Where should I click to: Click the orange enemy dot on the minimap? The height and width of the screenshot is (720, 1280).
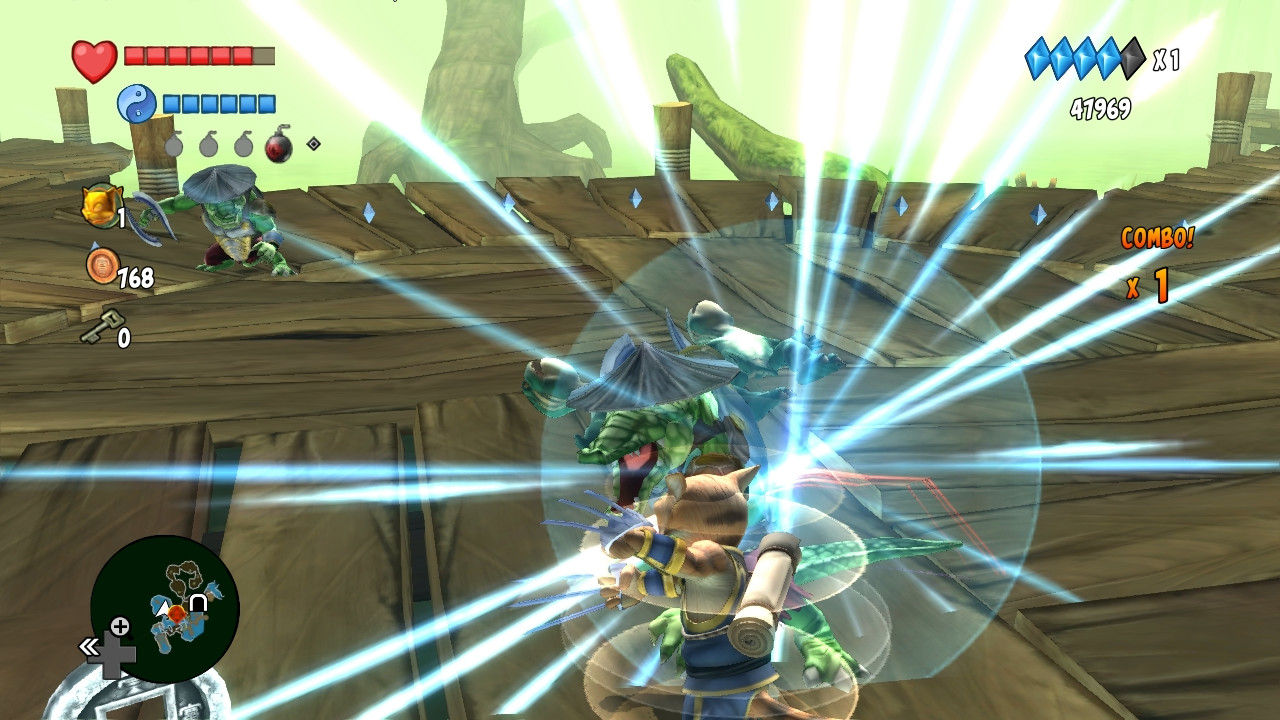tap(176, 614)
